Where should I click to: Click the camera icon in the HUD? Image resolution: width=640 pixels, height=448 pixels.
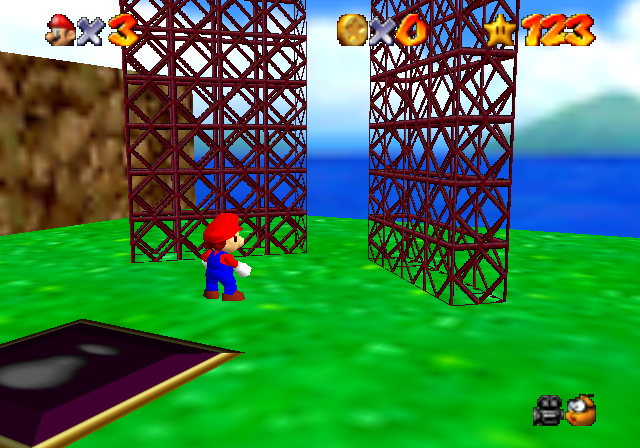tap(547, 409)
